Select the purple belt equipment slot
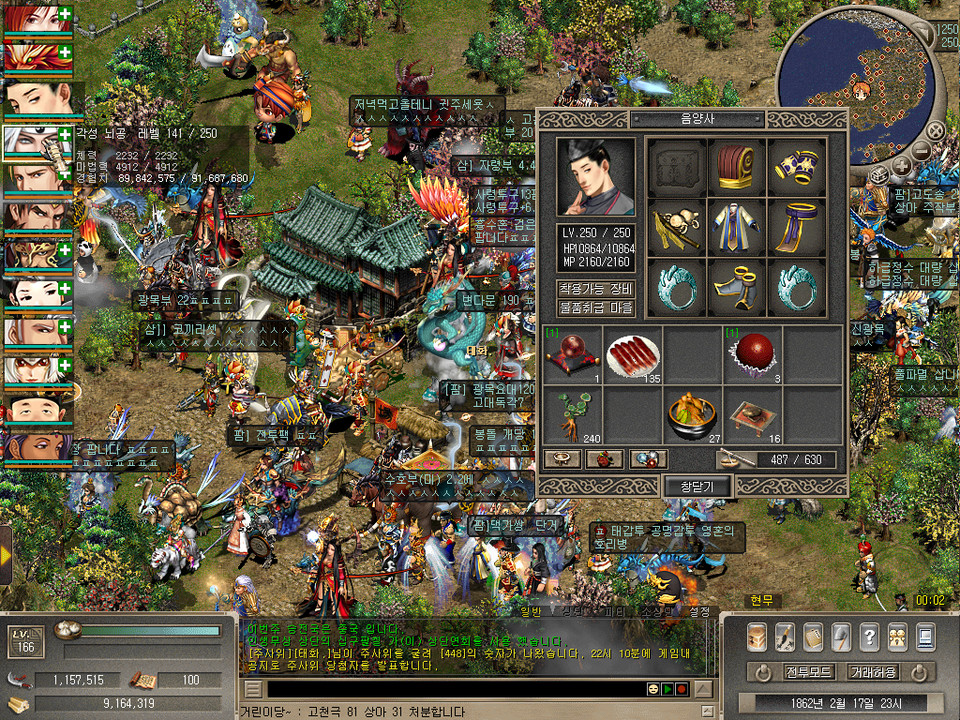 pos(797,228)
